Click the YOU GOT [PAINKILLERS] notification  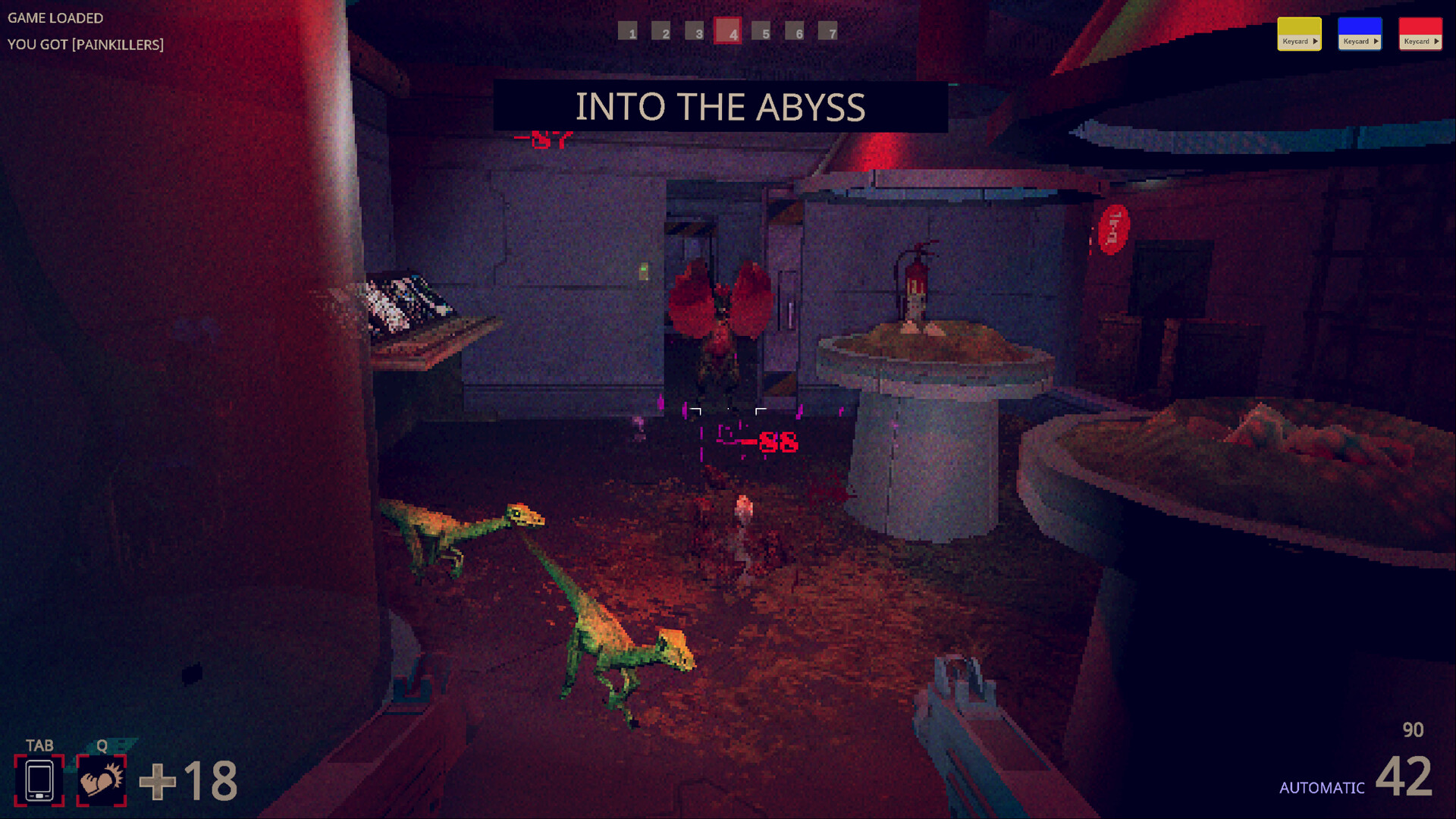point(86,44)
